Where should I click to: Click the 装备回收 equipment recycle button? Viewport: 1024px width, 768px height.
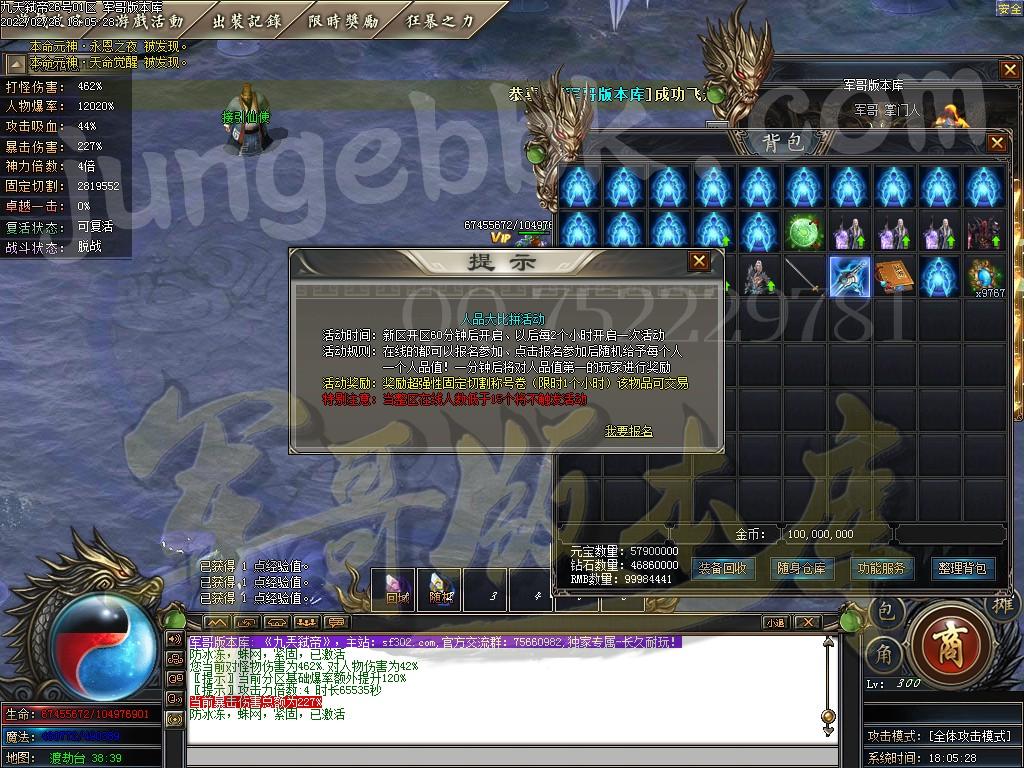723,568
